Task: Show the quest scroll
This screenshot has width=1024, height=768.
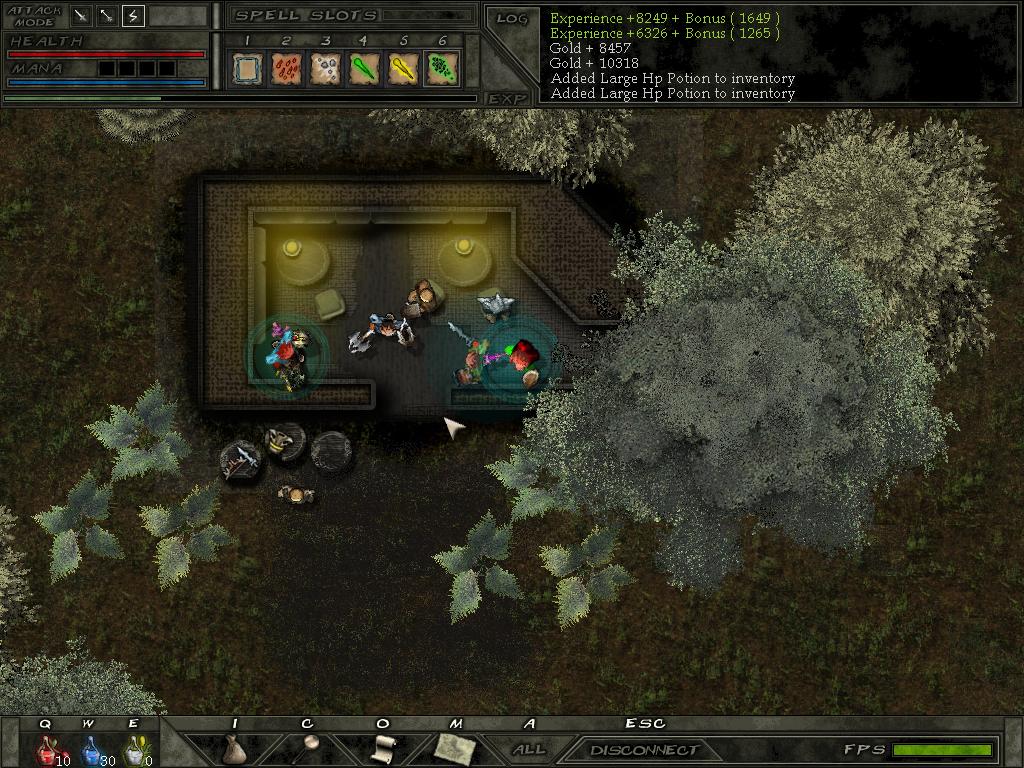Action: (x=382, y=748)
